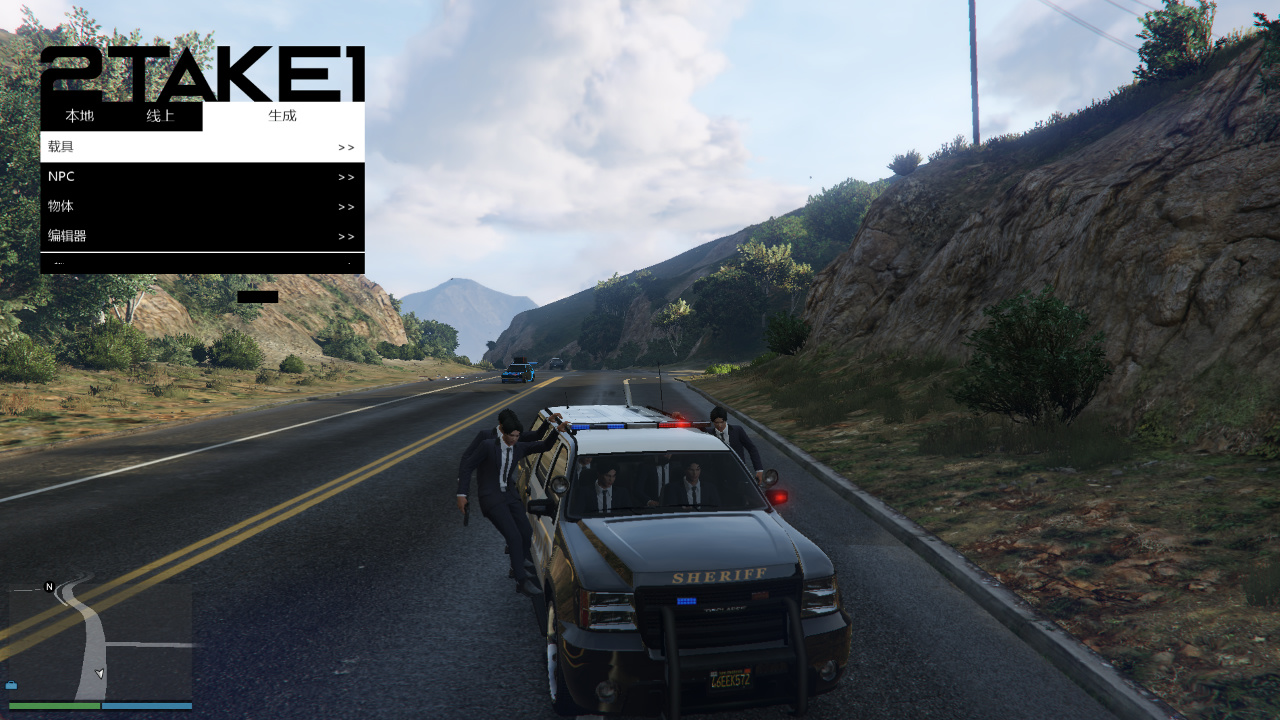Click the 2TAKE1 logo header
The image size is (1280, 720).
(200, 70)
